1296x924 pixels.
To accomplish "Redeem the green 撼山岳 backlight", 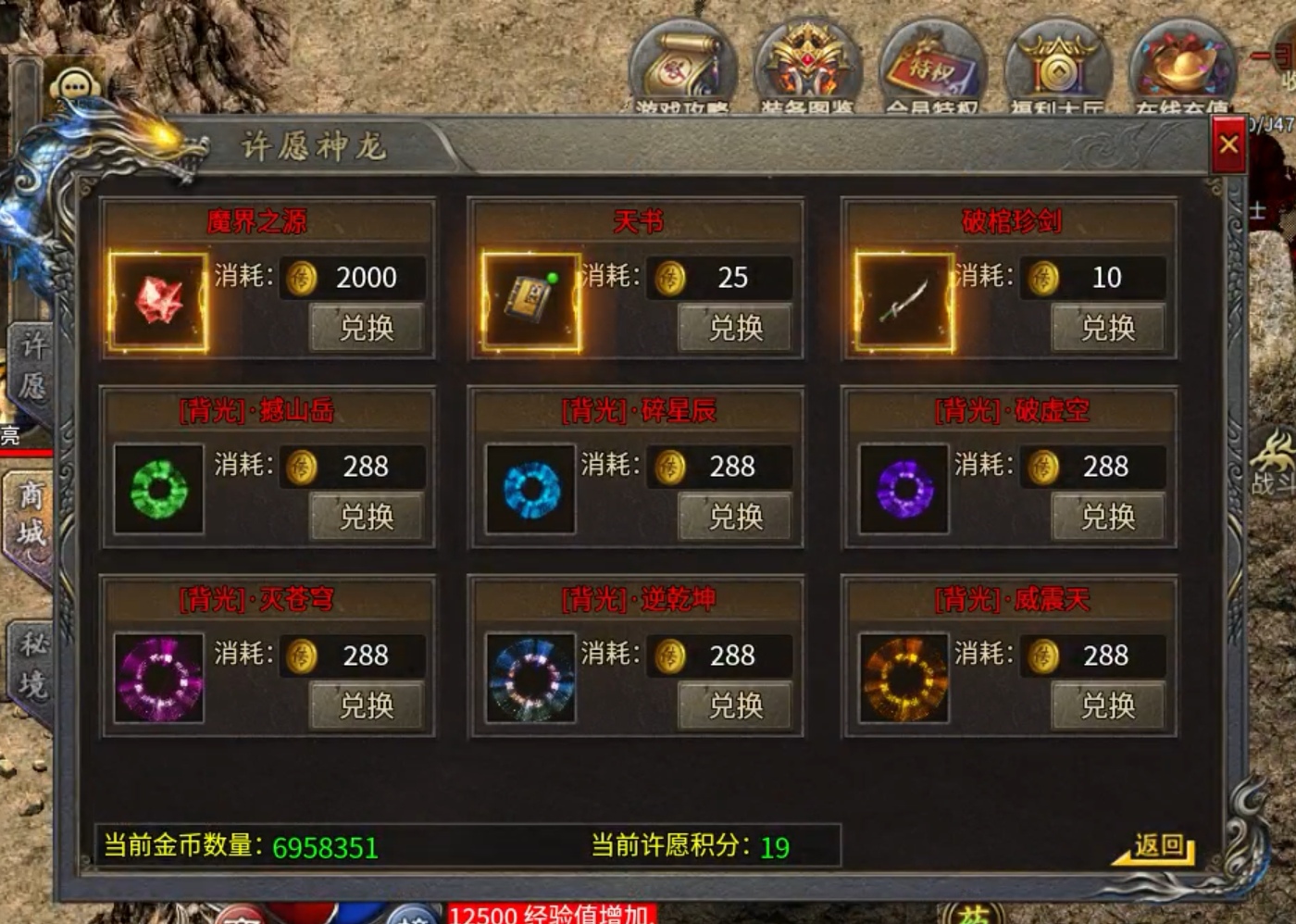I will pos(367,517).
